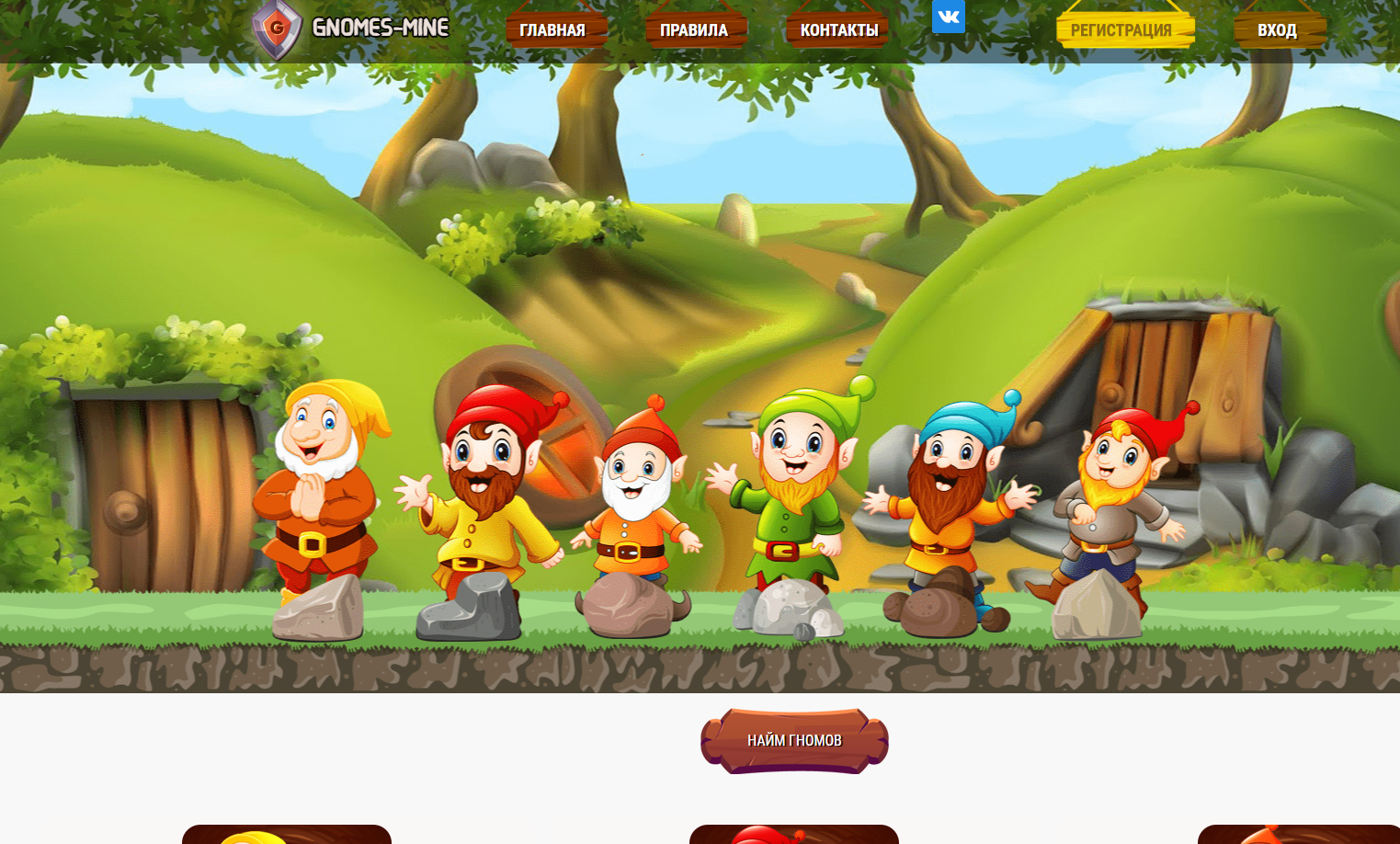Click the Gnomes-Mine shield logo
The height and width of the screenshot is (844, 1400).
tap(277, 29)
